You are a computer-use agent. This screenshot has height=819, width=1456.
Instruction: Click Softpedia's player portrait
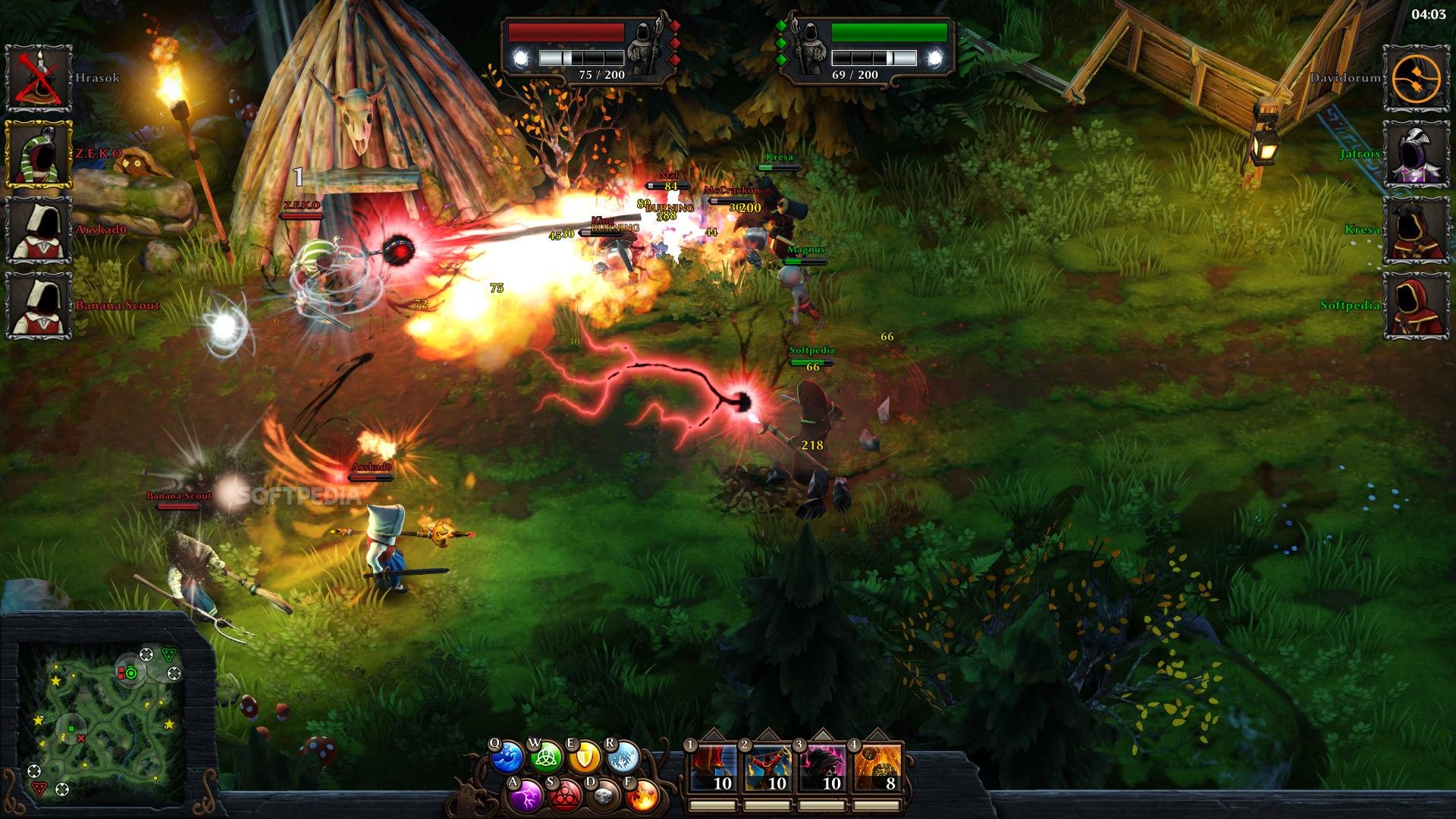(x=1416, y=306)
